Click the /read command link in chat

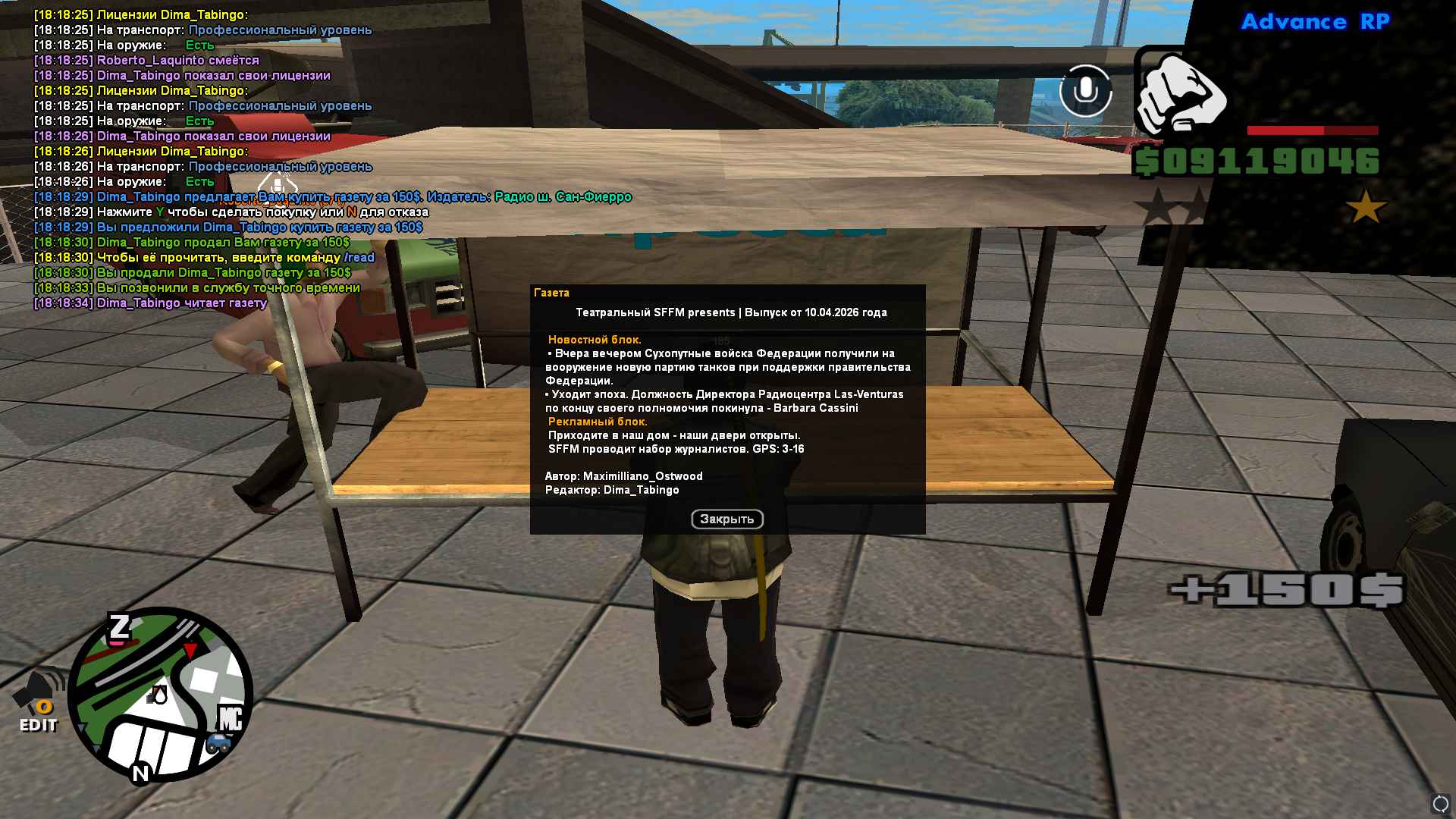[358, 258]
